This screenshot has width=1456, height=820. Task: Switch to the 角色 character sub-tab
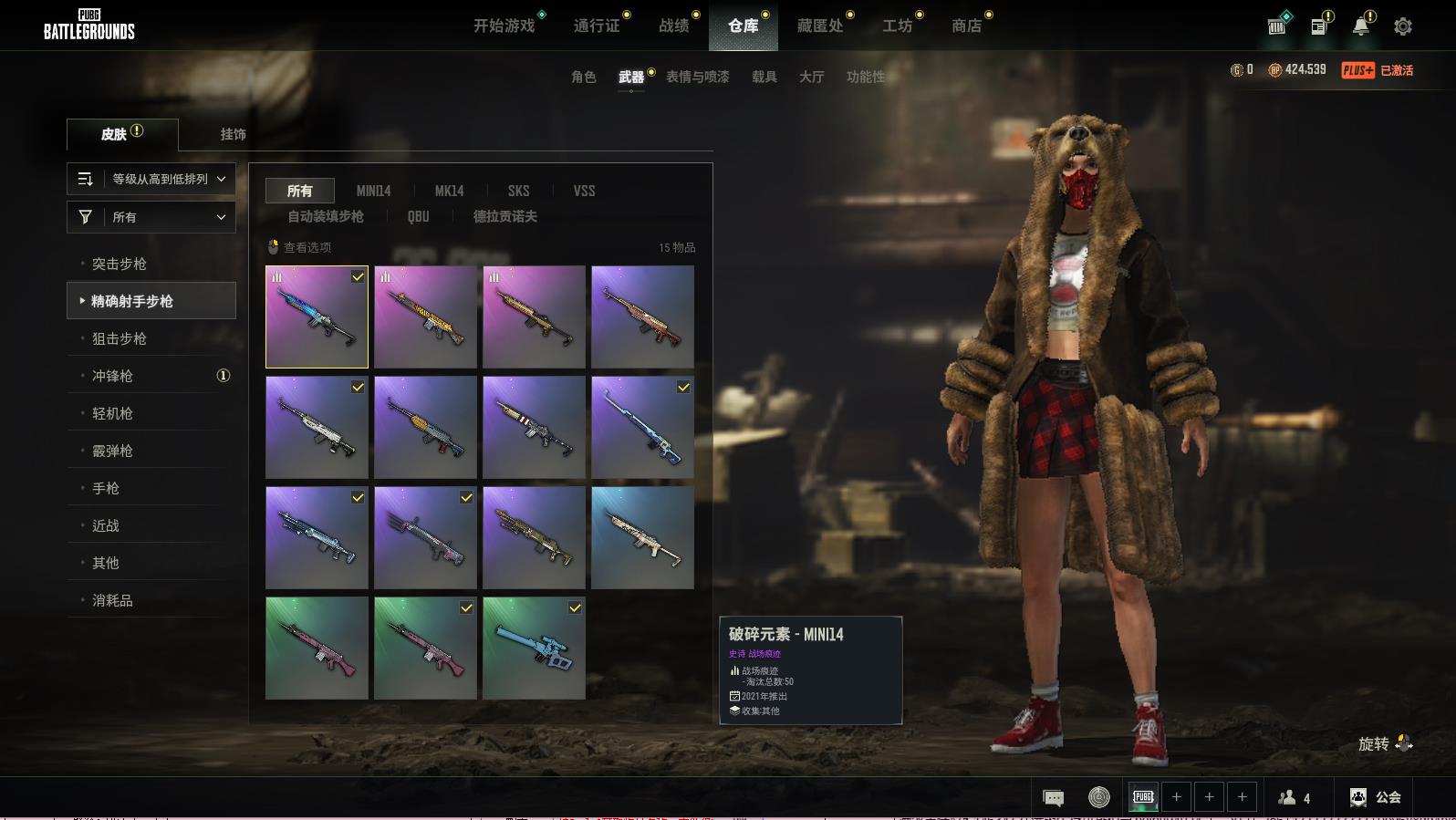(x=584, y=77)
